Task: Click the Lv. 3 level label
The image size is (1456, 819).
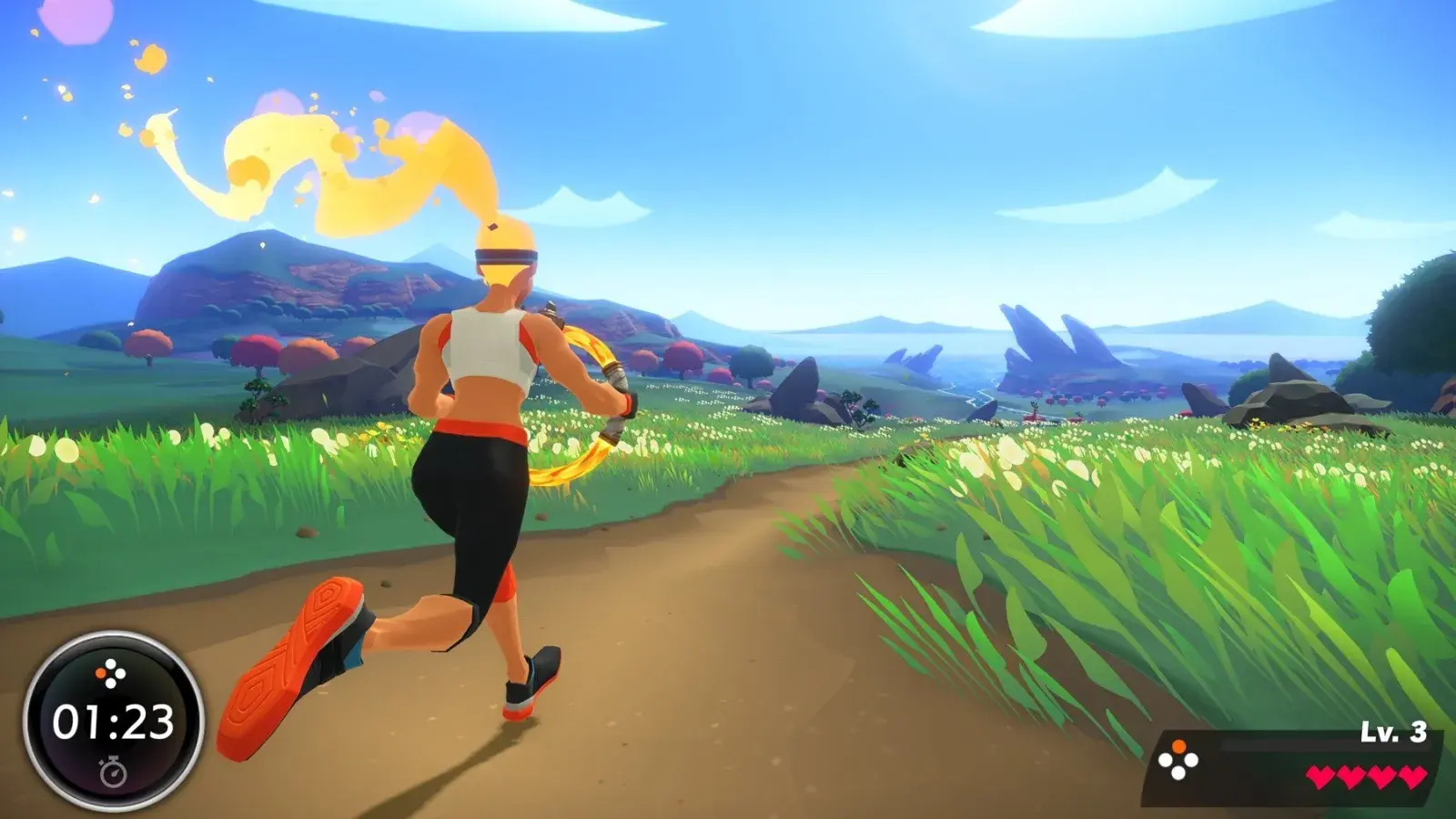Action: click(1392, 732)
